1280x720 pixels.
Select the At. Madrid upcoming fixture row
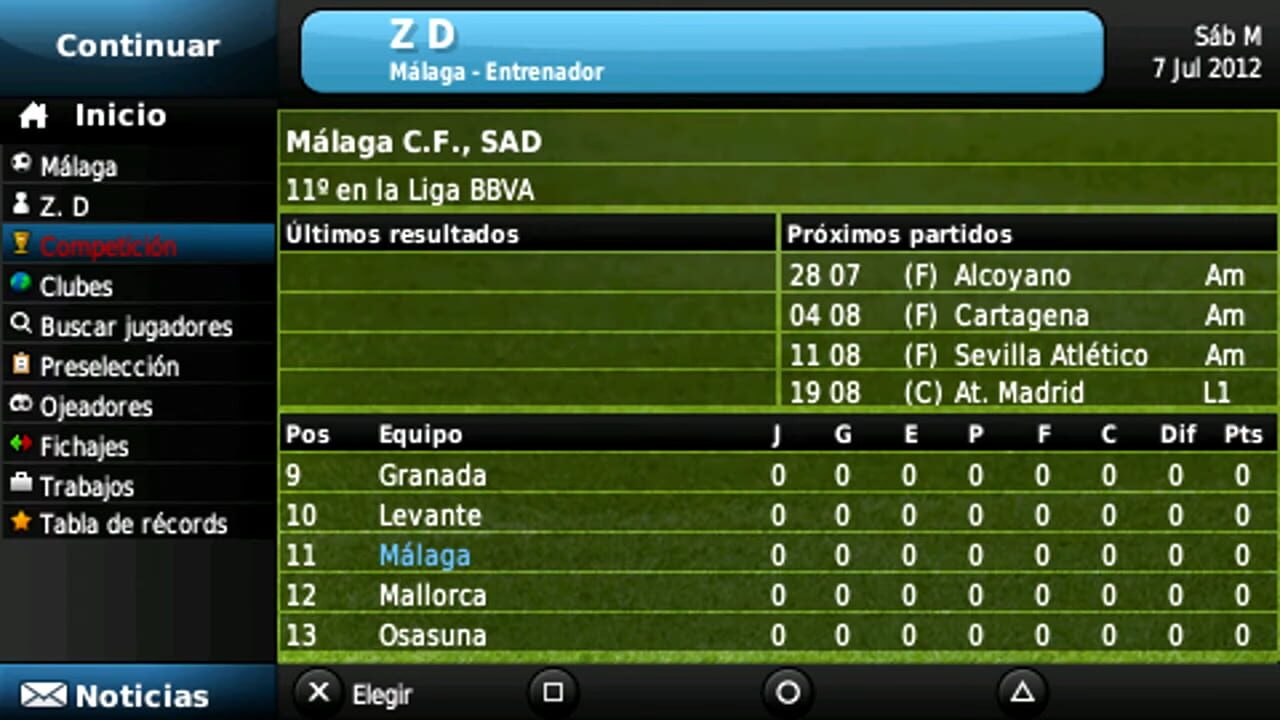point(1020,393)
